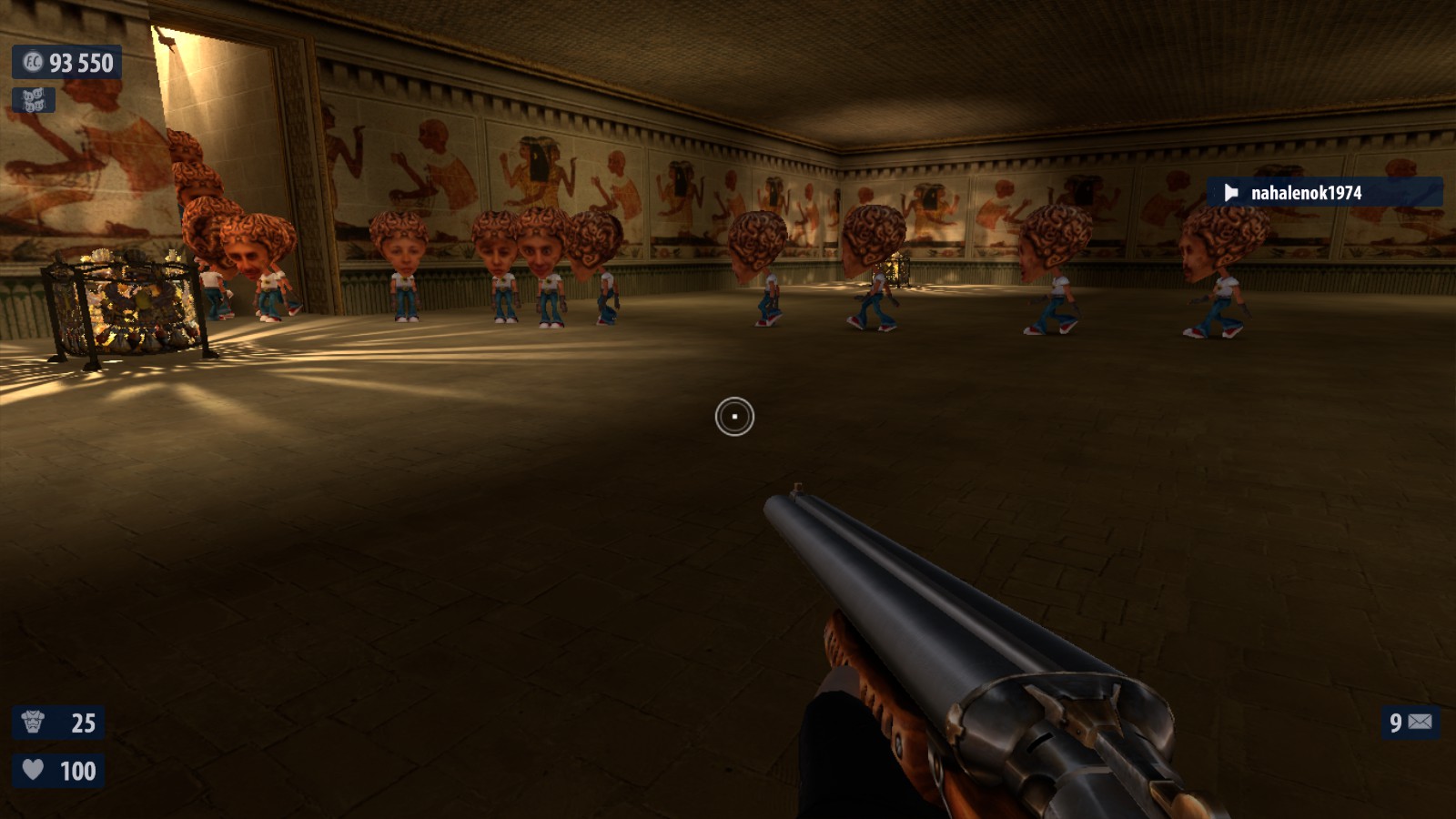Select the nahalenok1974 player name tag

point(1323,193)
